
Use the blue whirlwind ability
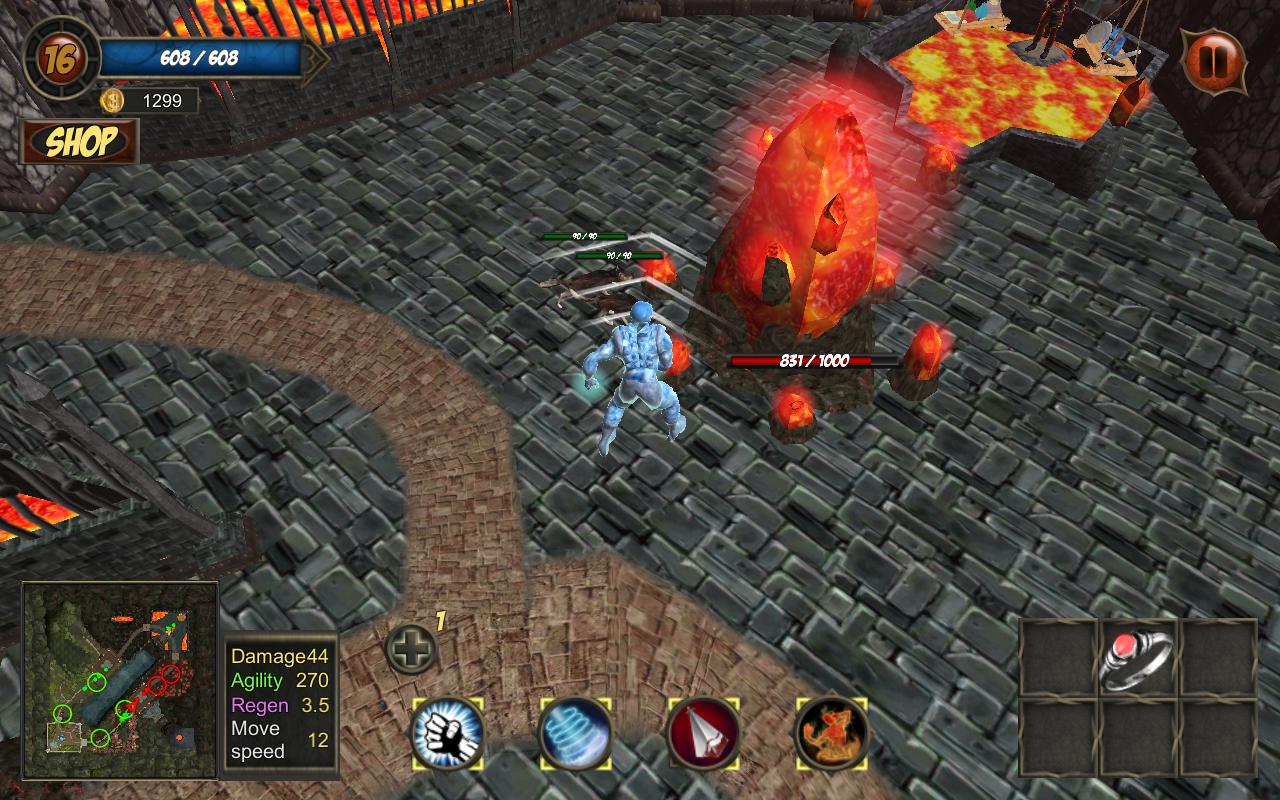click(x=575, y=733)
